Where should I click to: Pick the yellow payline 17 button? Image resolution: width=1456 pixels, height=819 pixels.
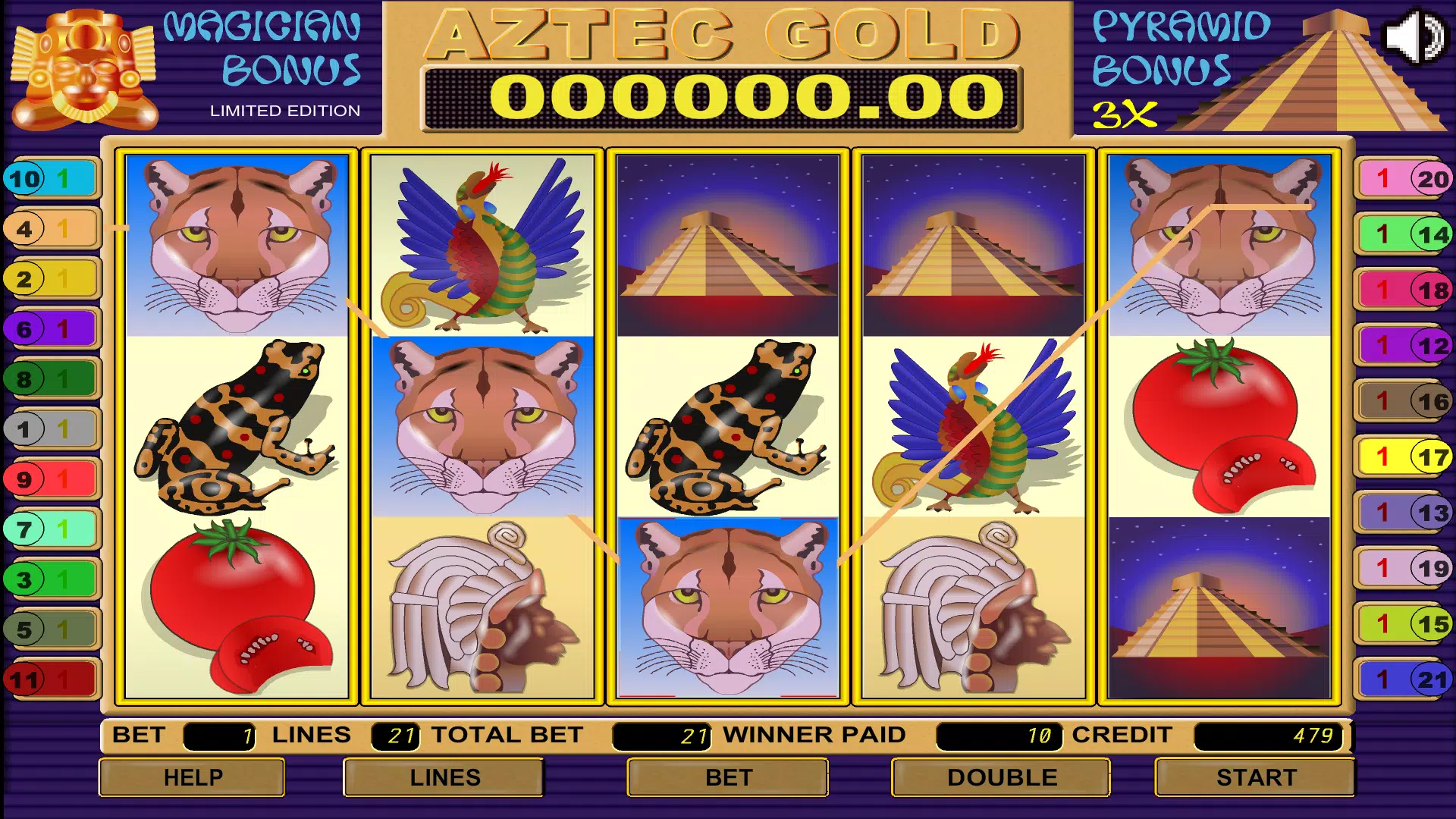point(1404,457)
